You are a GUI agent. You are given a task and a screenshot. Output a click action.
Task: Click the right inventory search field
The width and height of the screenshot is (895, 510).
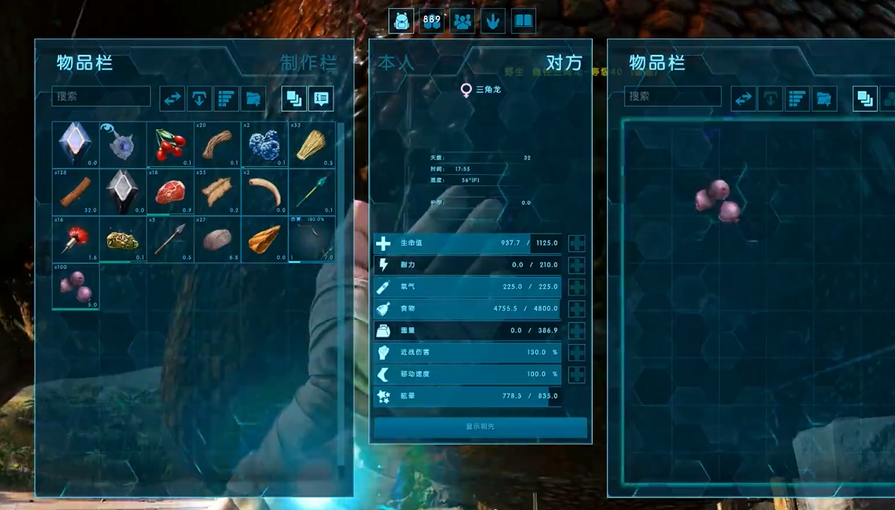click(x=673, y=97)
